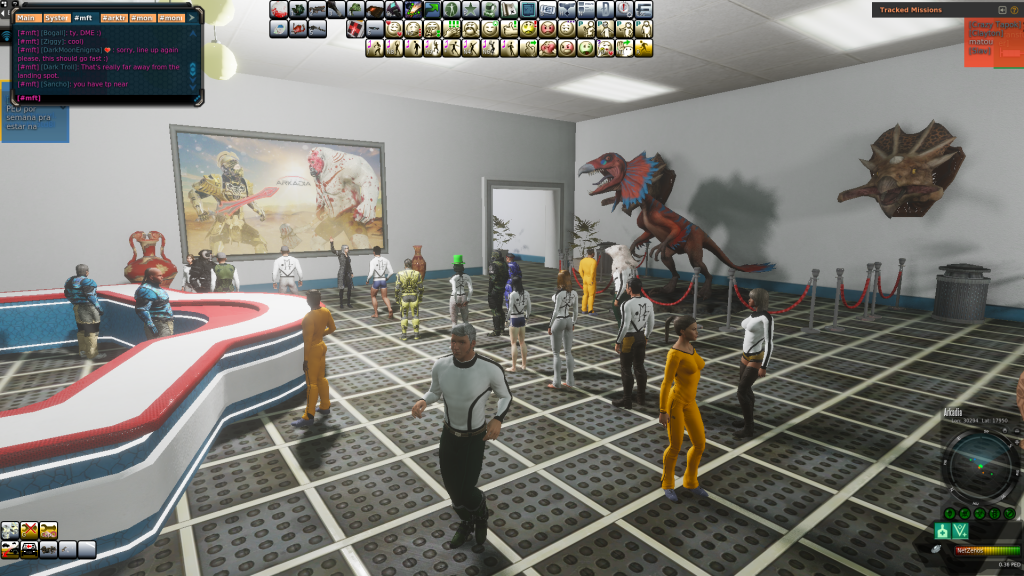Activate the green circle person action icon
Image resolution: width=1024 pixels, height=576 pixels.
click(x=451, y=9)
